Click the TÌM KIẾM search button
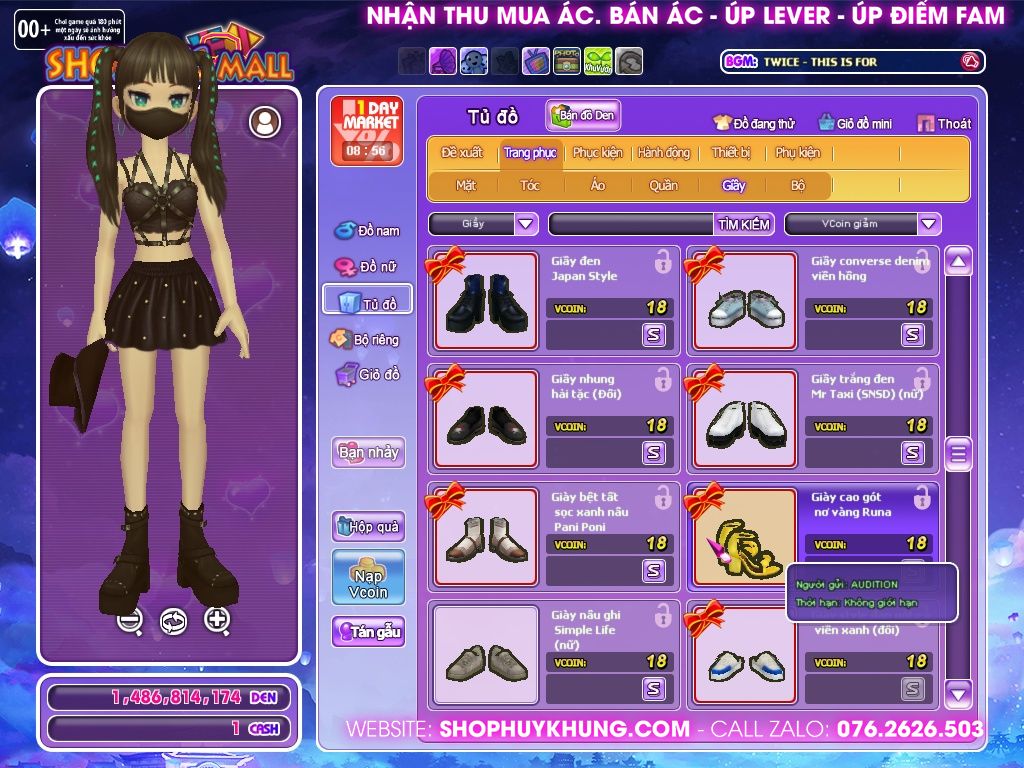The height and width of the screenshot is (768, 1024). pos(744,224)
